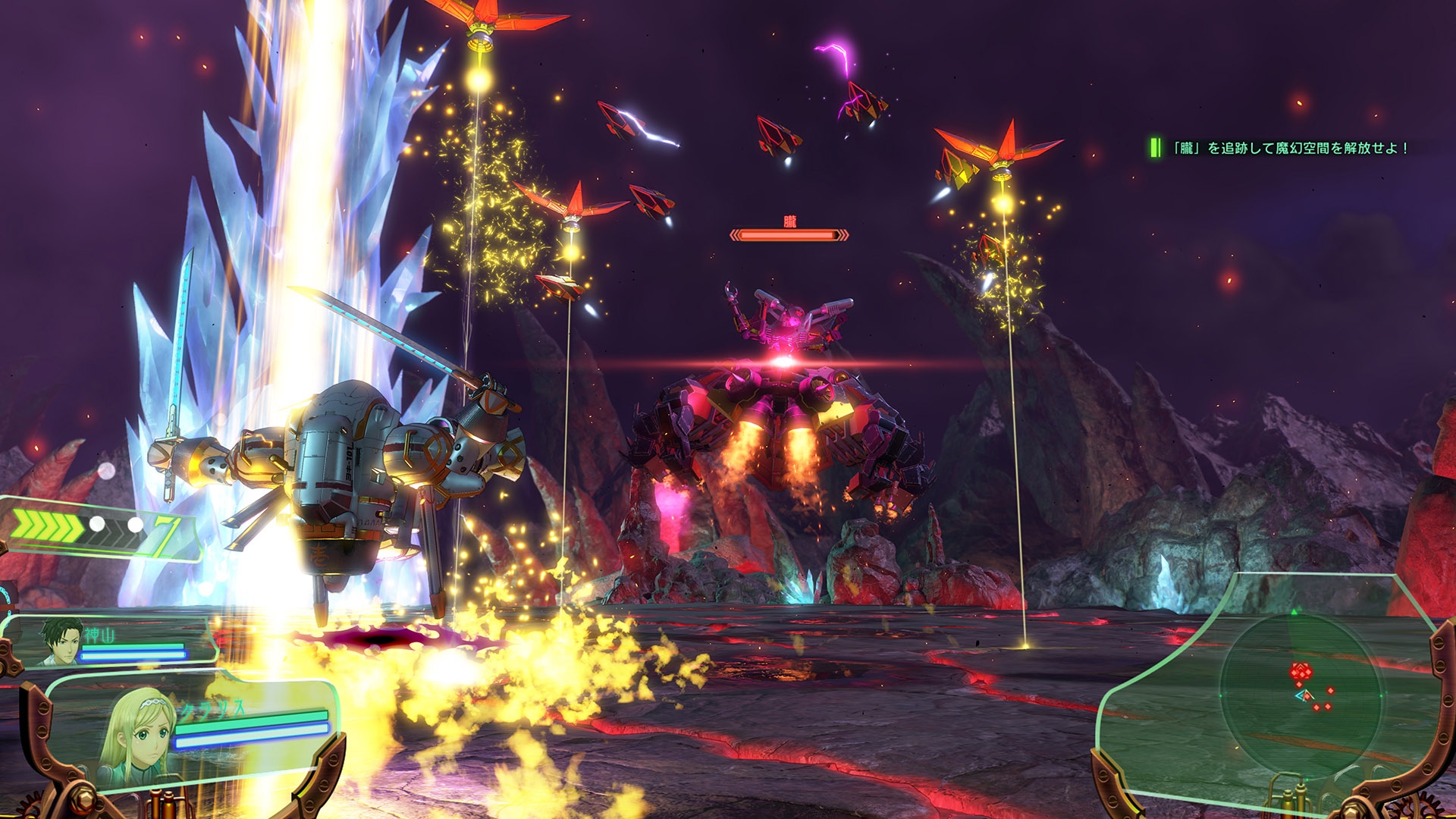Select the boss name label 朧
This screenshot has height=819, width=1456.
[x=789, y=221]
